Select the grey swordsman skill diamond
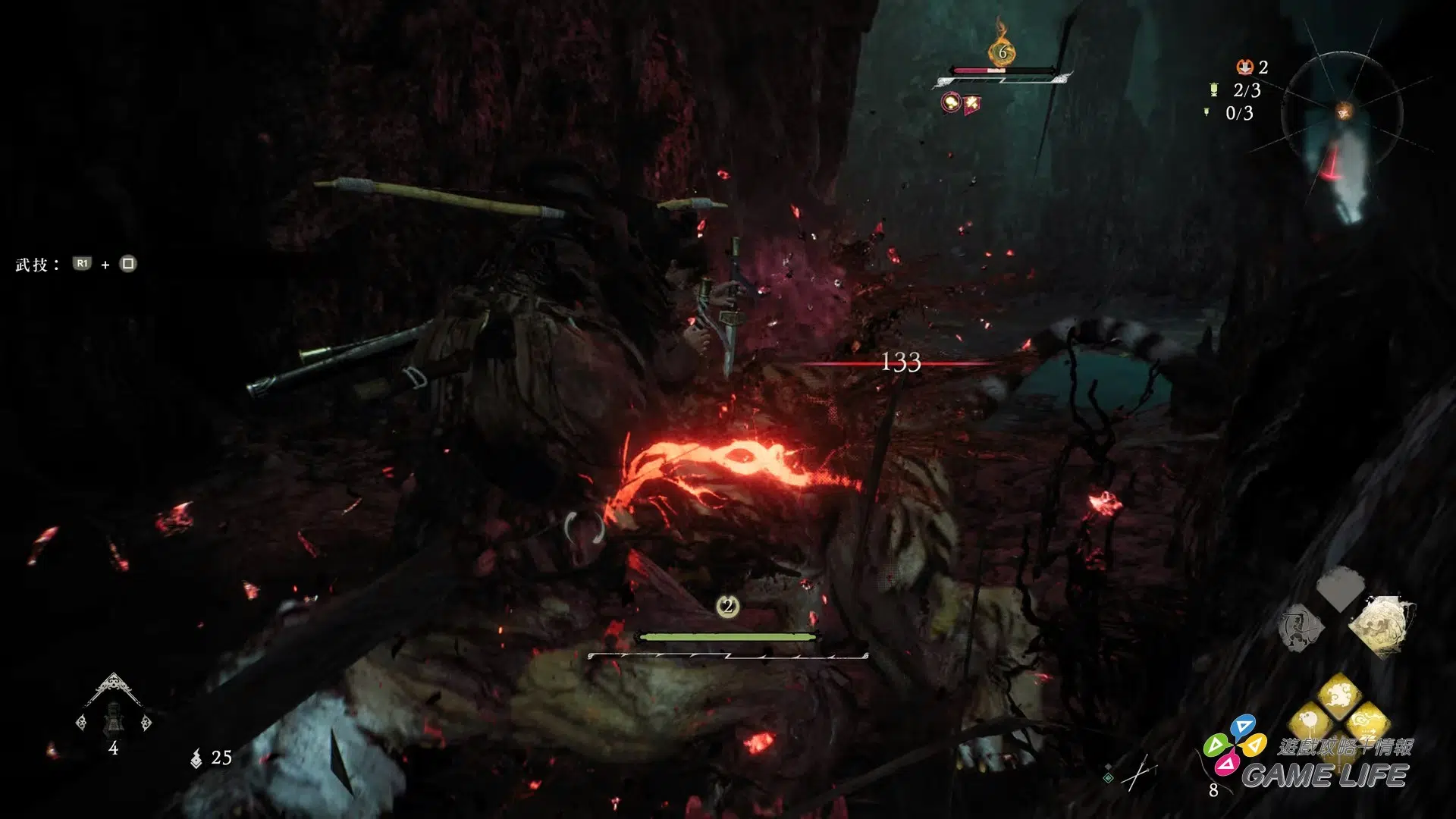This screenshot has width=1456, height=819. 1301,628
